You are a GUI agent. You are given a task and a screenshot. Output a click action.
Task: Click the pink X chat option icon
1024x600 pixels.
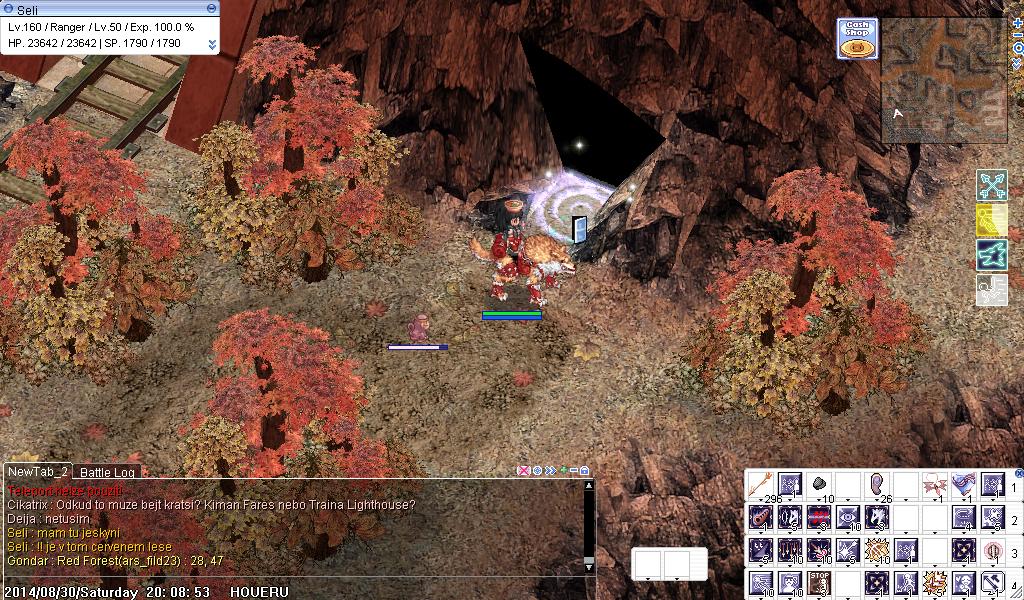(523, 470)
